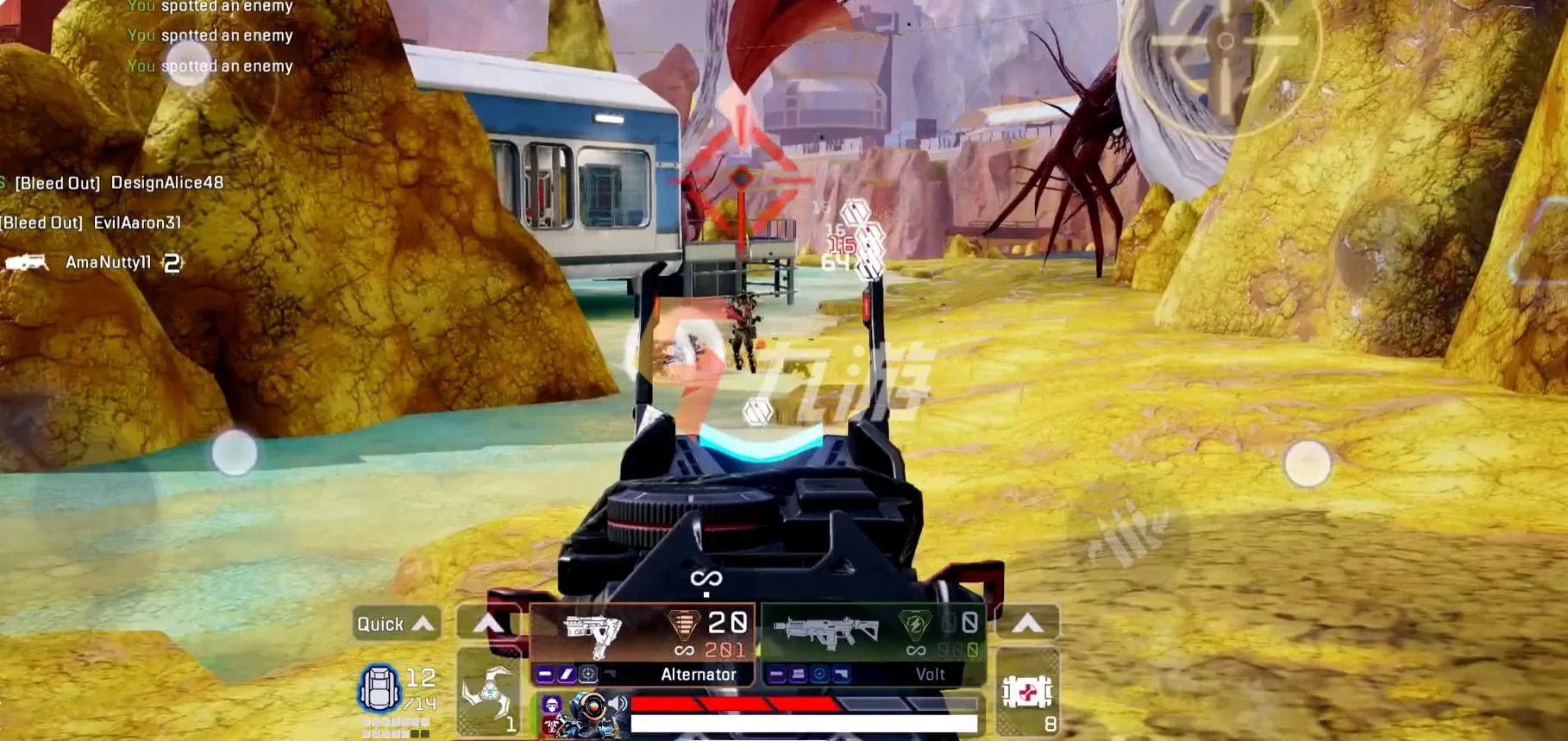The width and height of the screenshot is (1568, 741).
Task: Select the Alternator weapon slot
Action: pos(642,644)
